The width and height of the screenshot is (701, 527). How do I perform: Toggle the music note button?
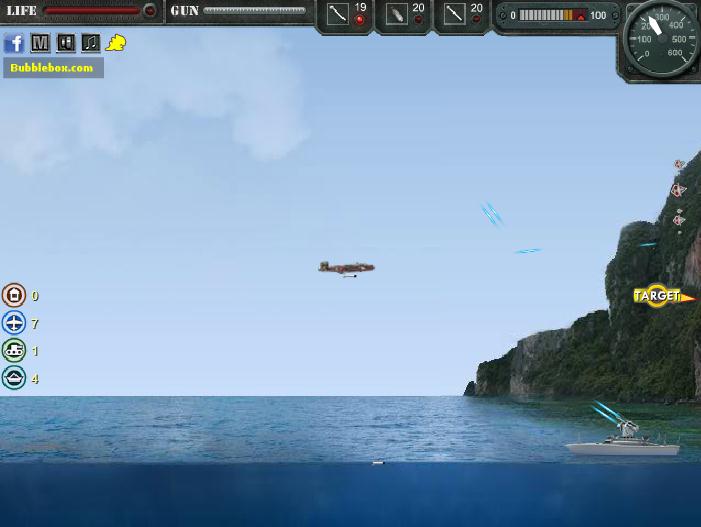(x=91, y=43)
